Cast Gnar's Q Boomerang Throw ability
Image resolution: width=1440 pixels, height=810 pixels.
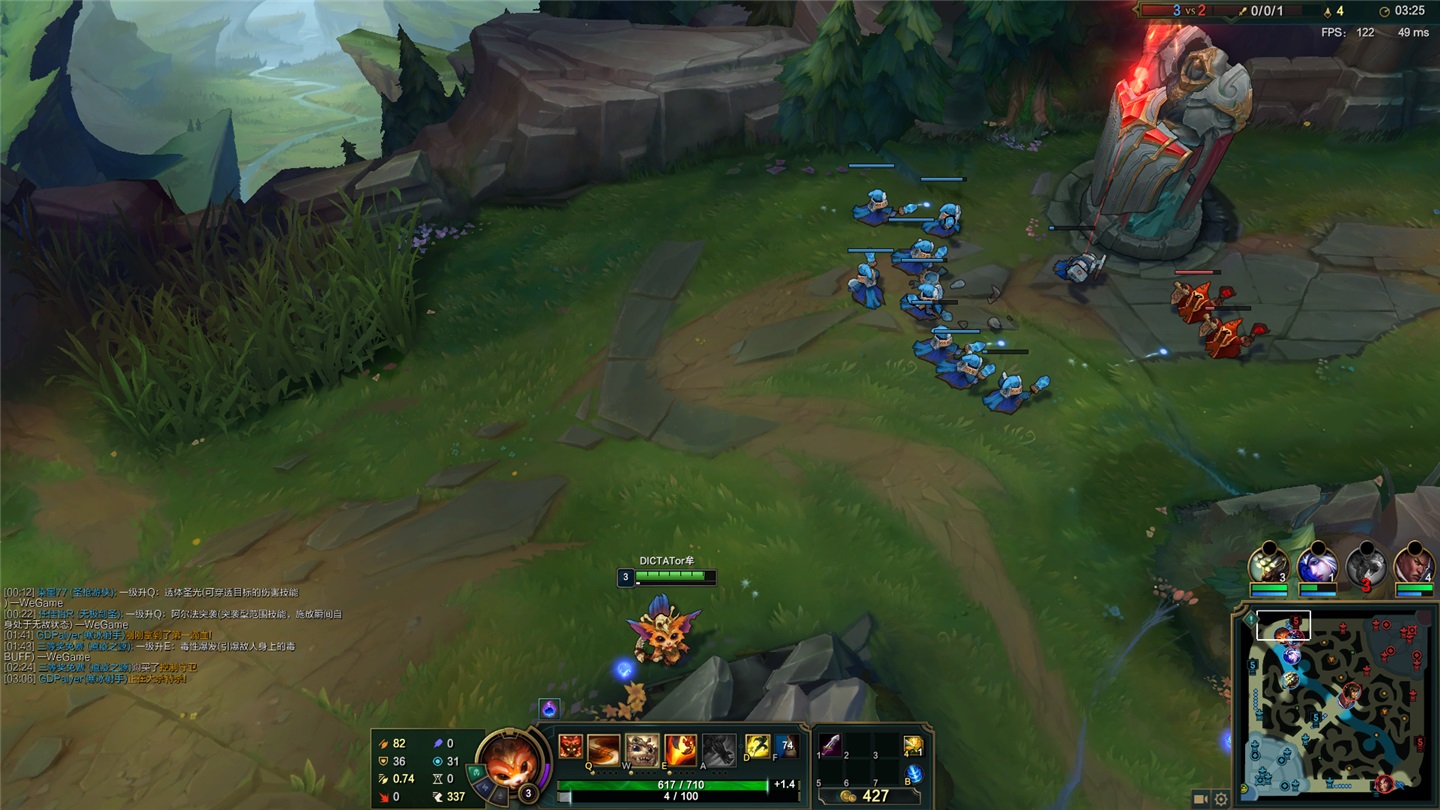604,748
